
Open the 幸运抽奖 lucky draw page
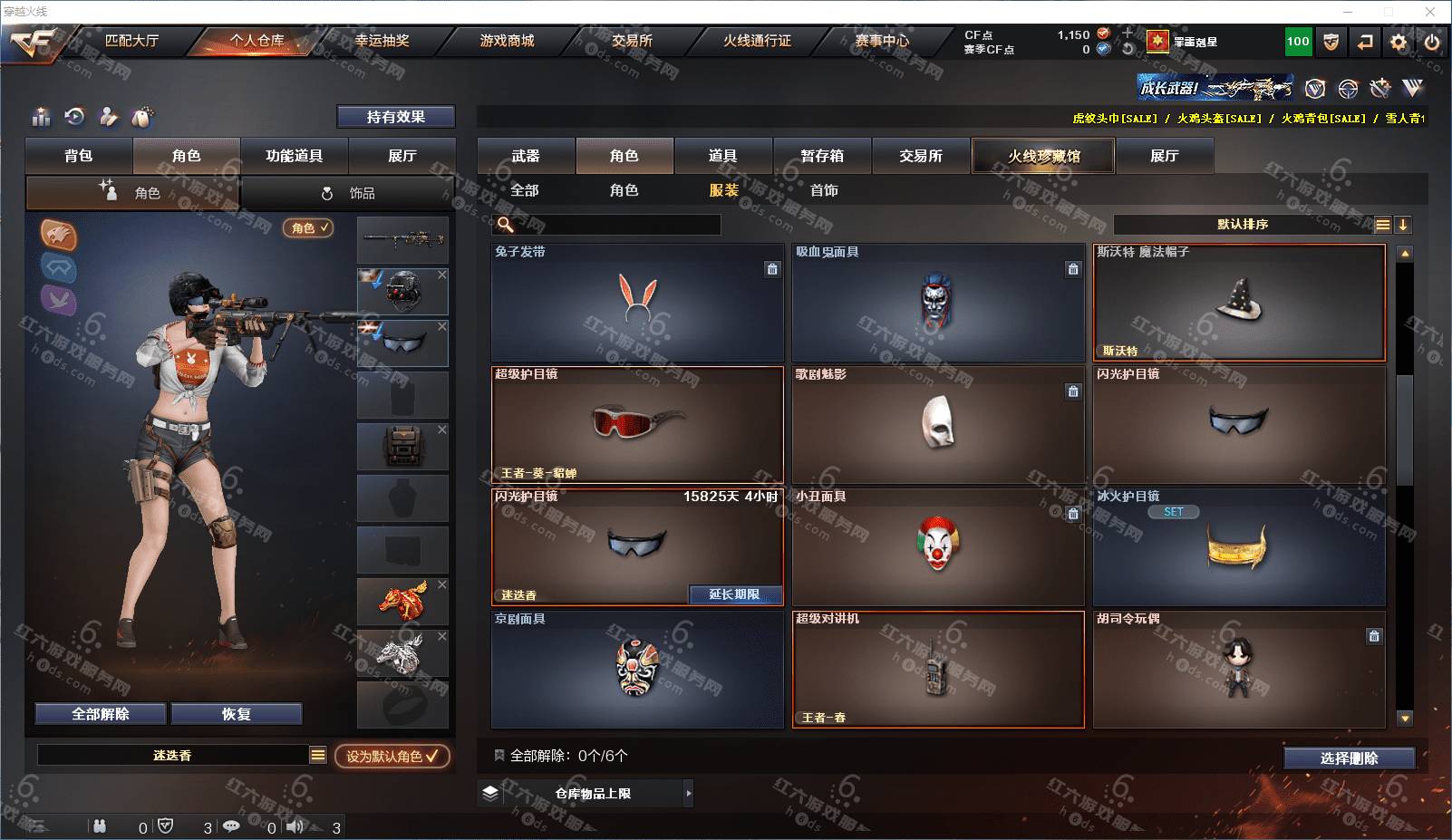coord(382,41)
